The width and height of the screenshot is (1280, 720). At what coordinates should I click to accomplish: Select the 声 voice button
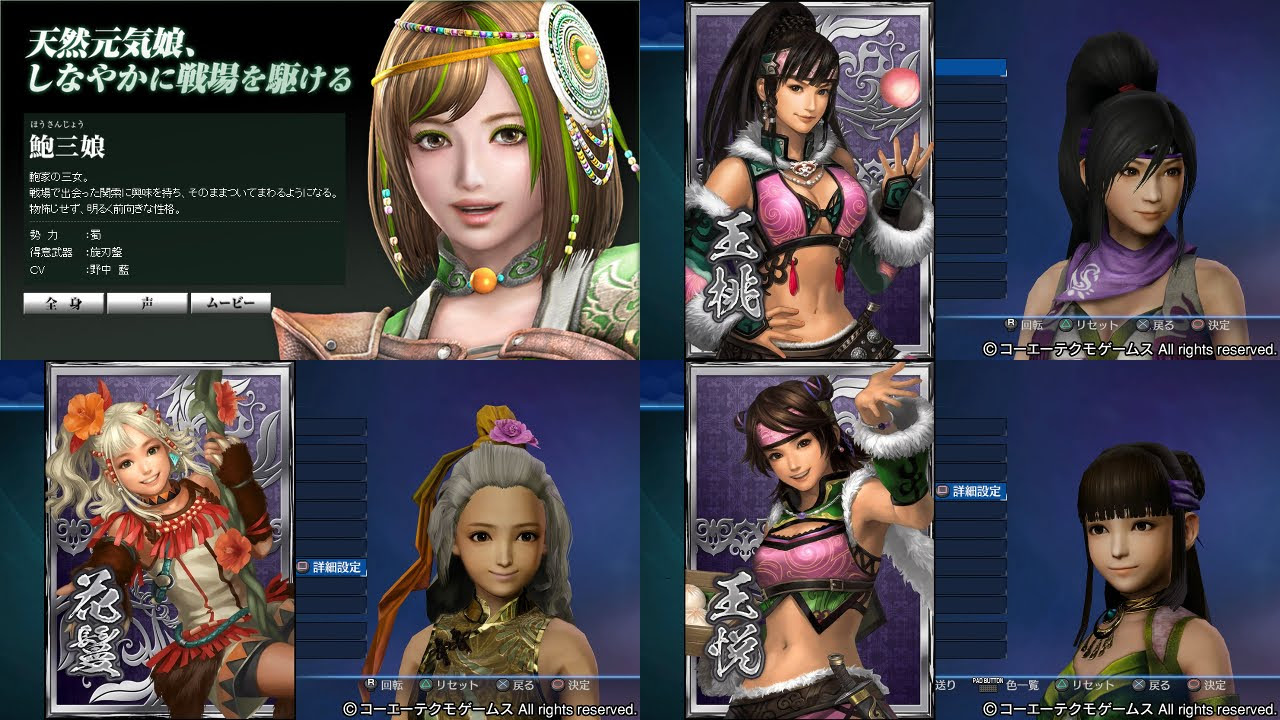pos(147,303)
